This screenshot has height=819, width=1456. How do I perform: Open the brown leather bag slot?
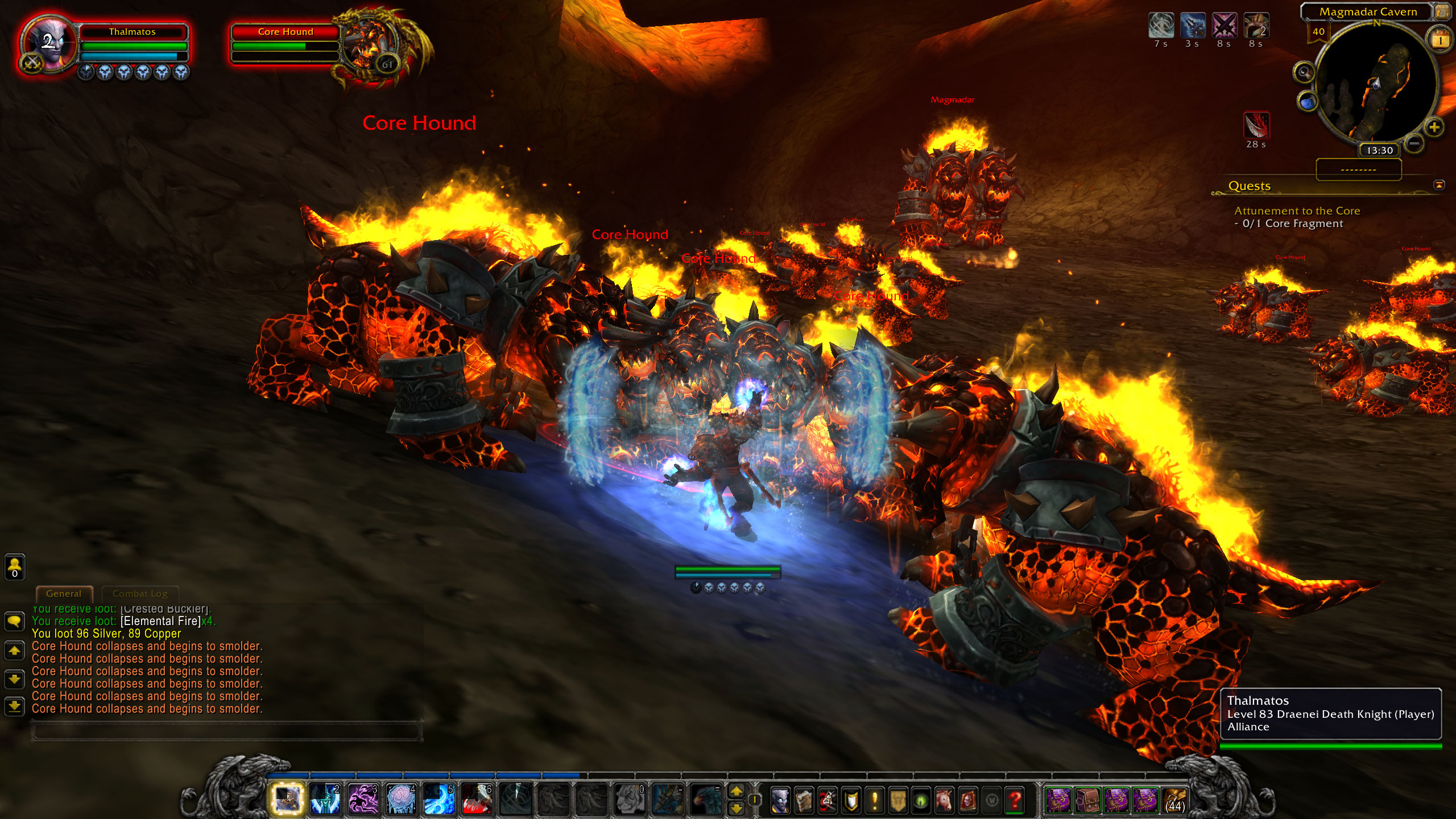click(x=1087, y=801)
